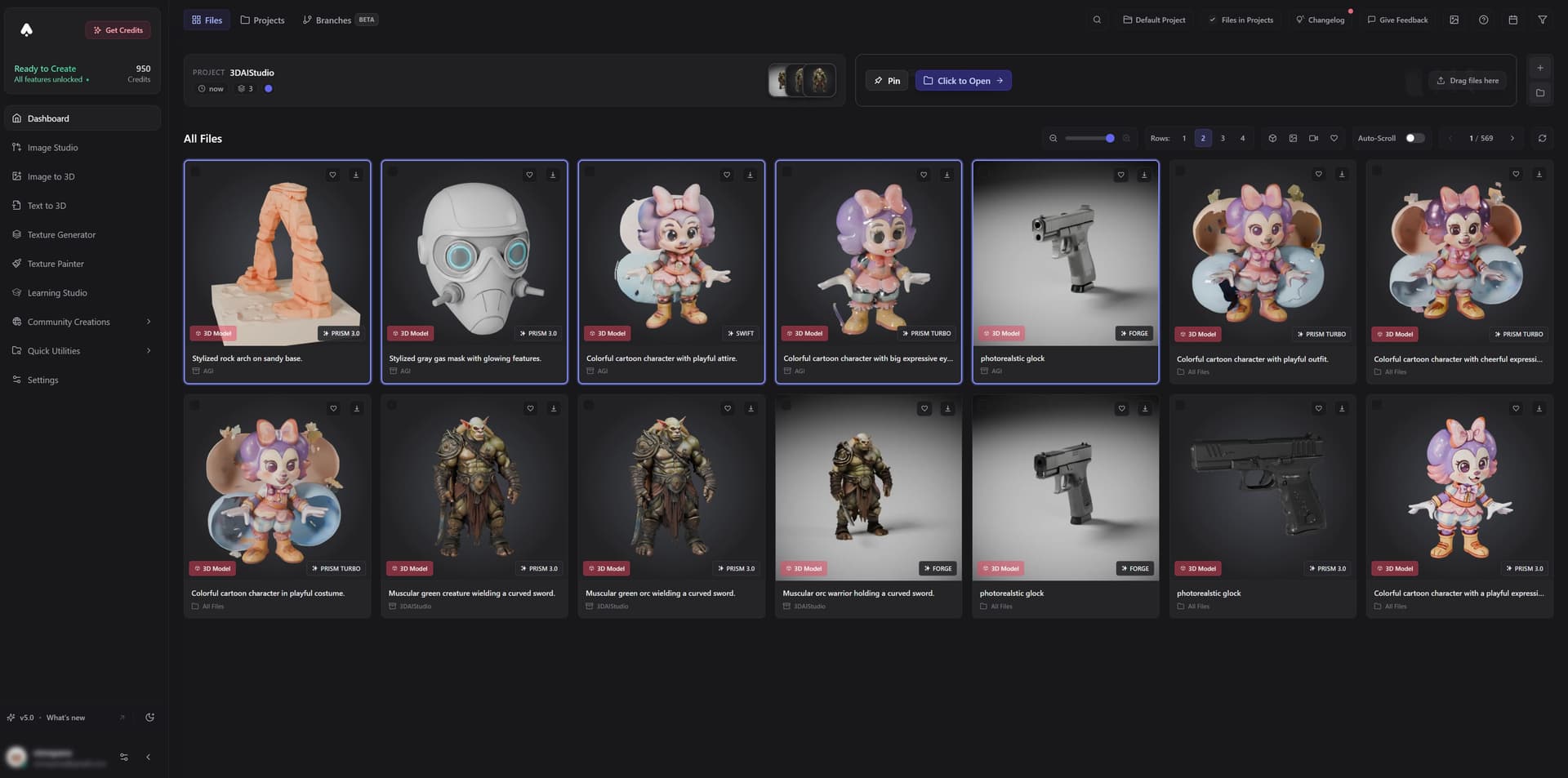
Task: Open the 3DAIStudio project via Click to Open
Action: pos(963,80)
